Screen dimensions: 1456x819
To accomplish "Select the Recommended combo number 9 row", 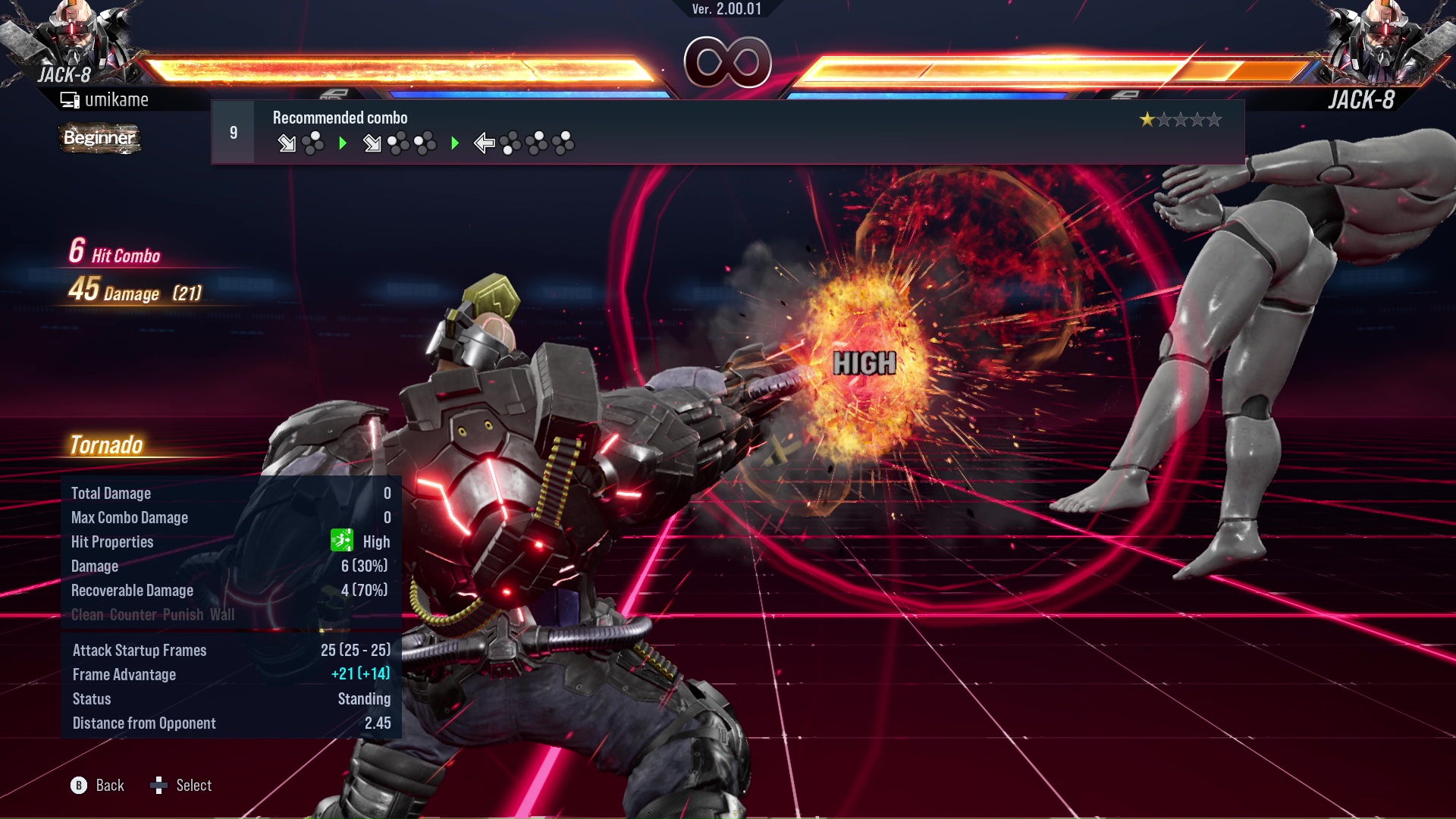I will [x=726, y=133].
